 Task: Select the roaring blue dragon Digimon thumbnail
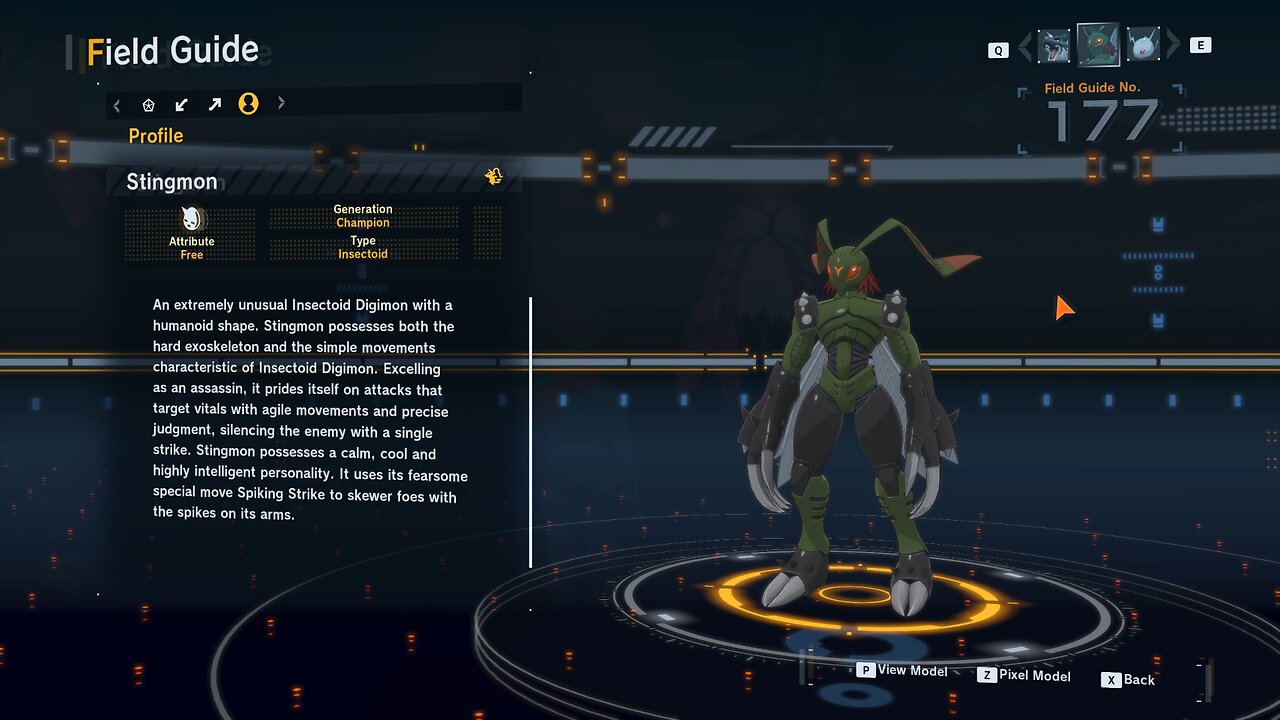[x=1054, y=46]
